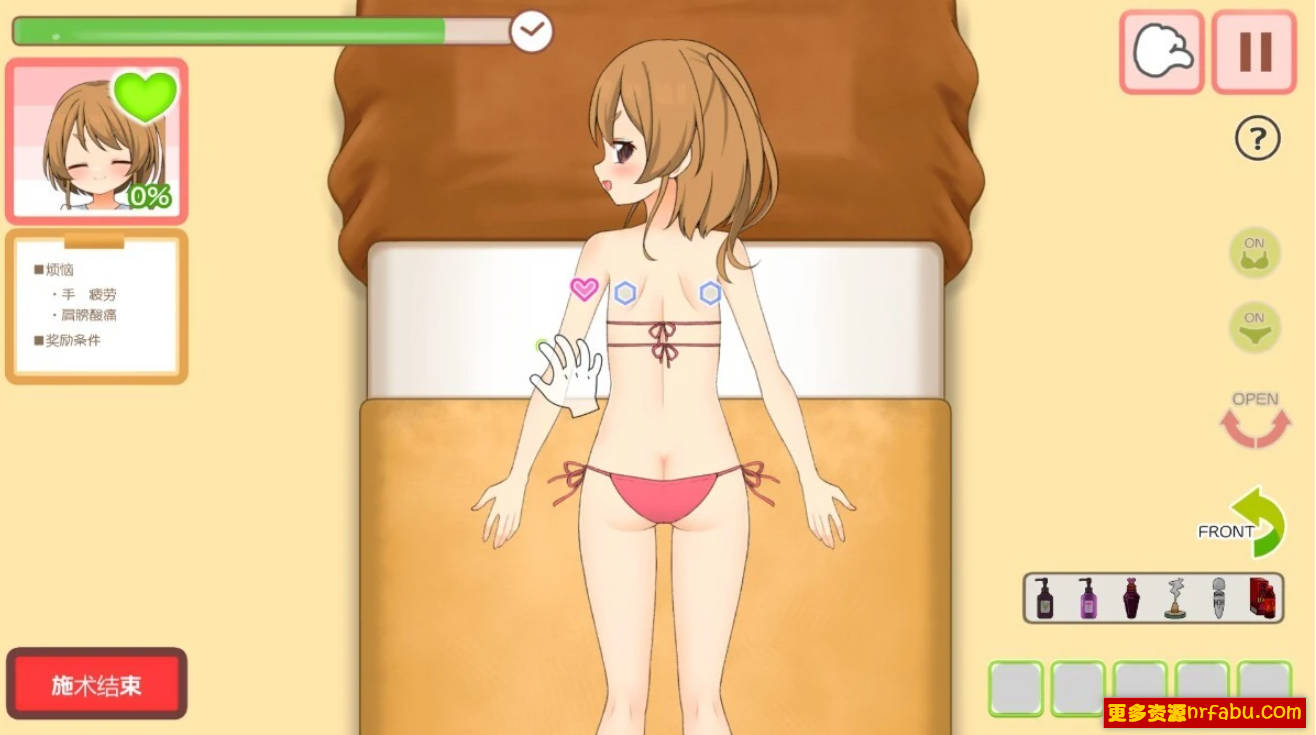Click the white hand gesture icon

(1161, 52)
